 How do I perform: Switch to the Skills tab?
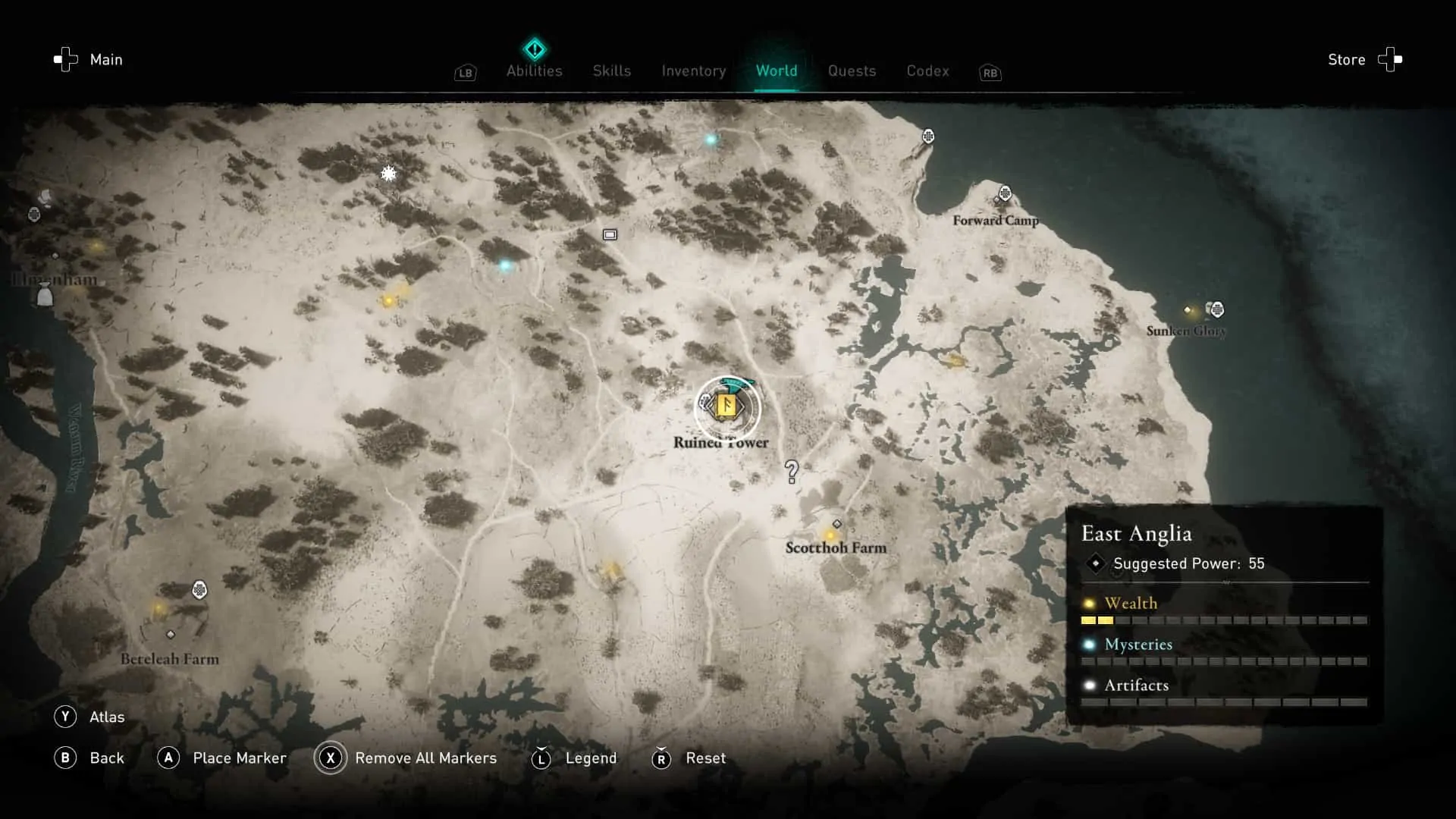[x=611, y=71]
